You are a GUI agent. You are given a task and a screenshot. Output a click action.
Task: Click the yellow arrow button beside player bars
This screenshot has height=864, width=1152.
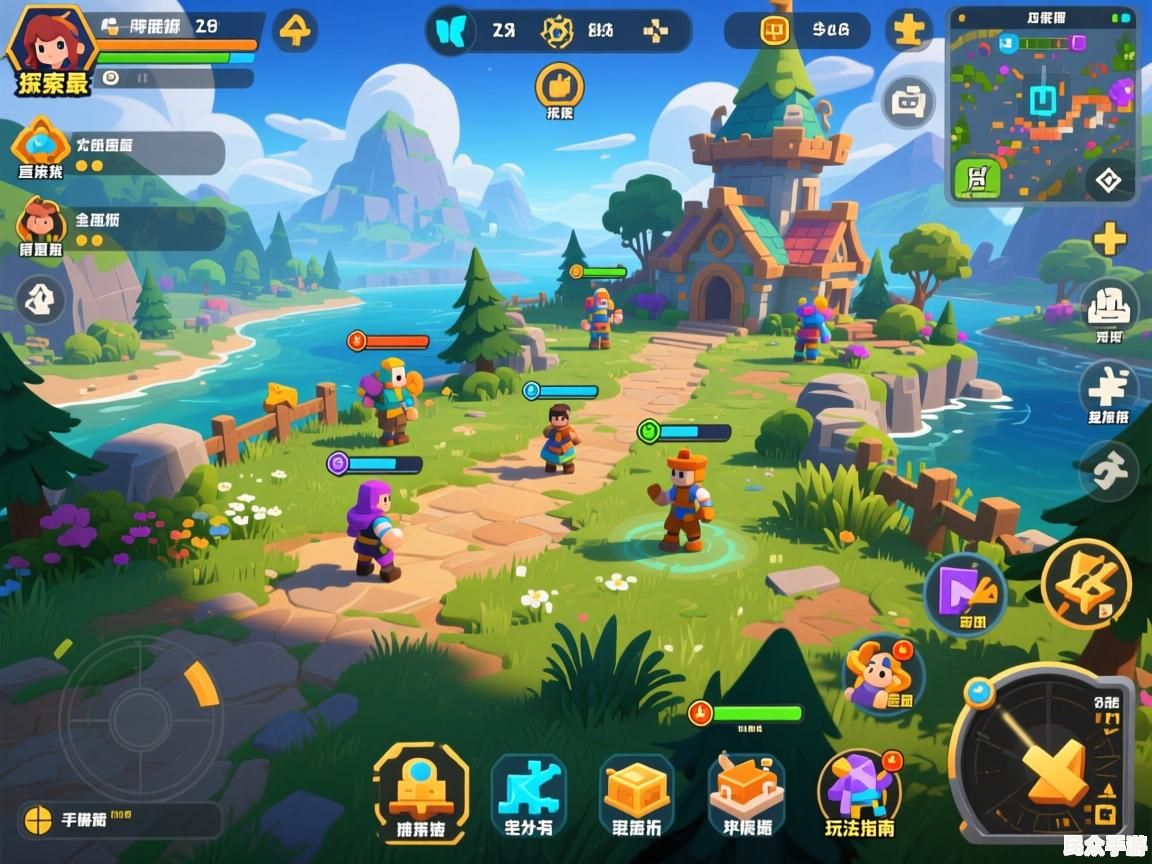point(295,31)
